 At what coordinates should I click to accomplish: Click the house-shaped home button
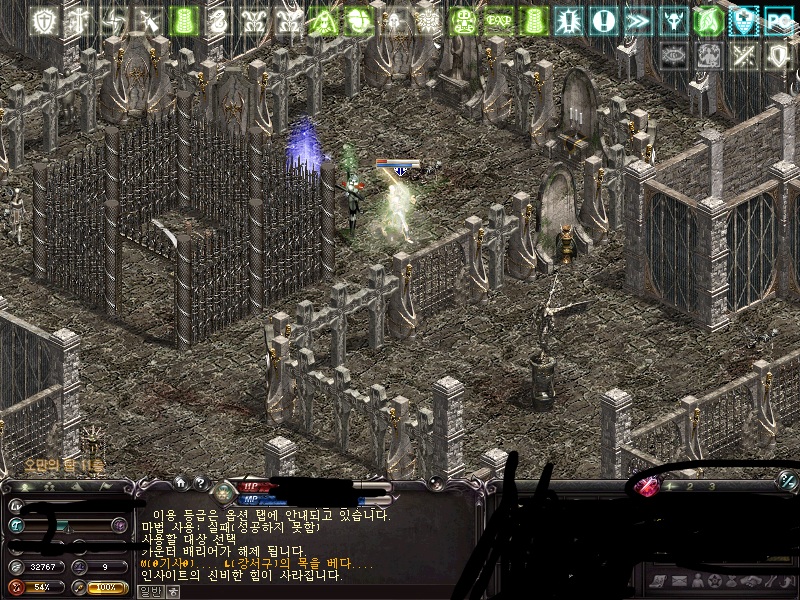pyautogui.click(x=182, y=484)
